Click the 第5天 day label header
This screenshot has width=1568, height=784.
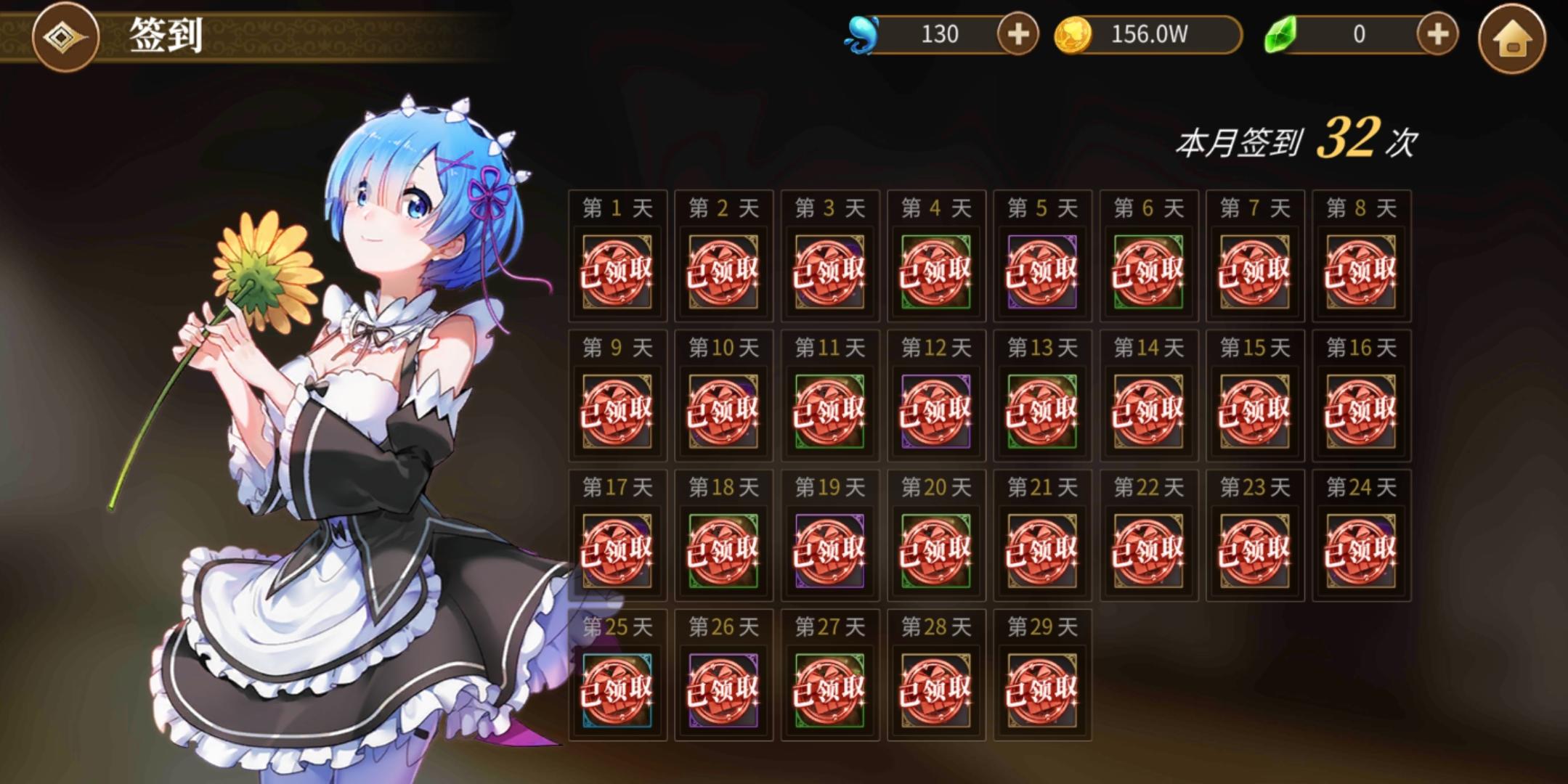pos(1041,207)
